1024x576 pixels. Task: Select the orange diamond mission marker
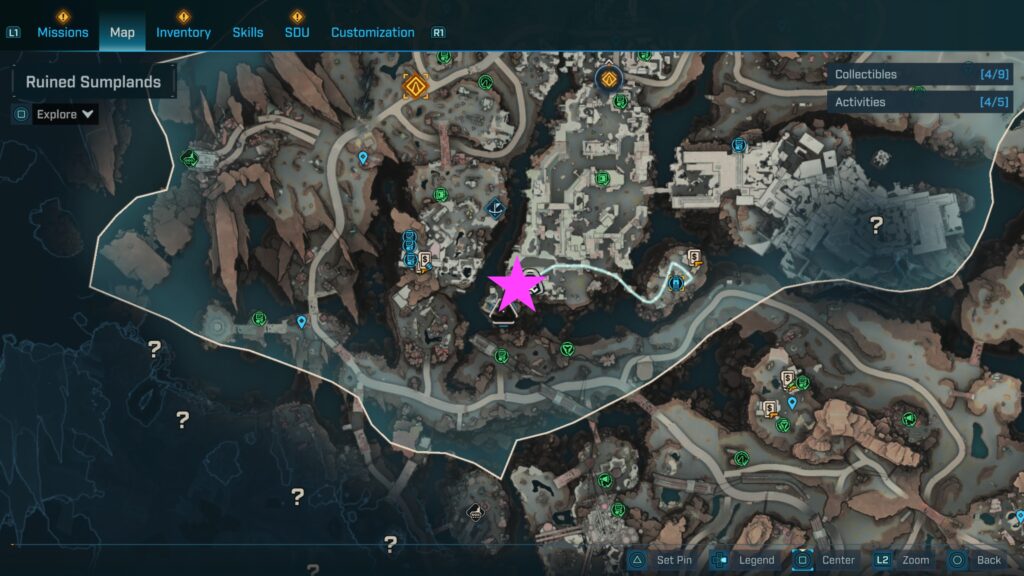click(415, 86)
